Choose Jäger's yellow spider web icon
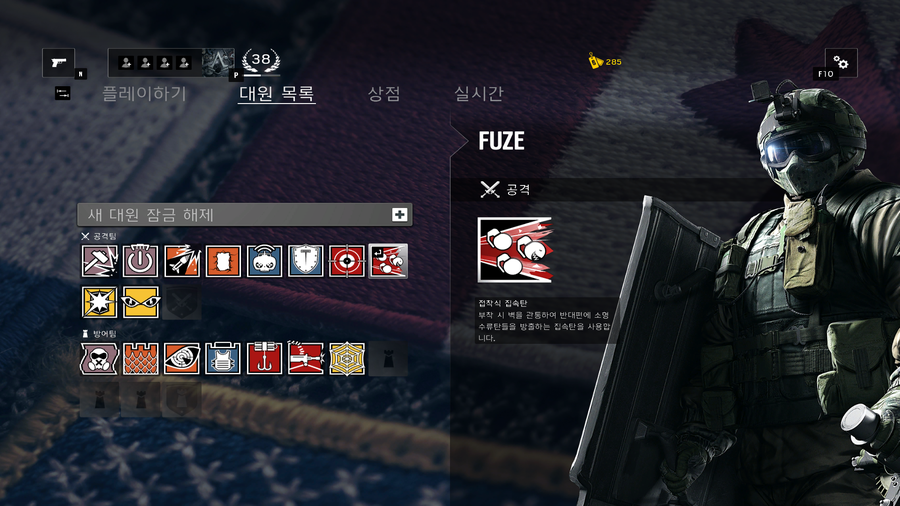900x506 pixels. (x=347, y=358)
